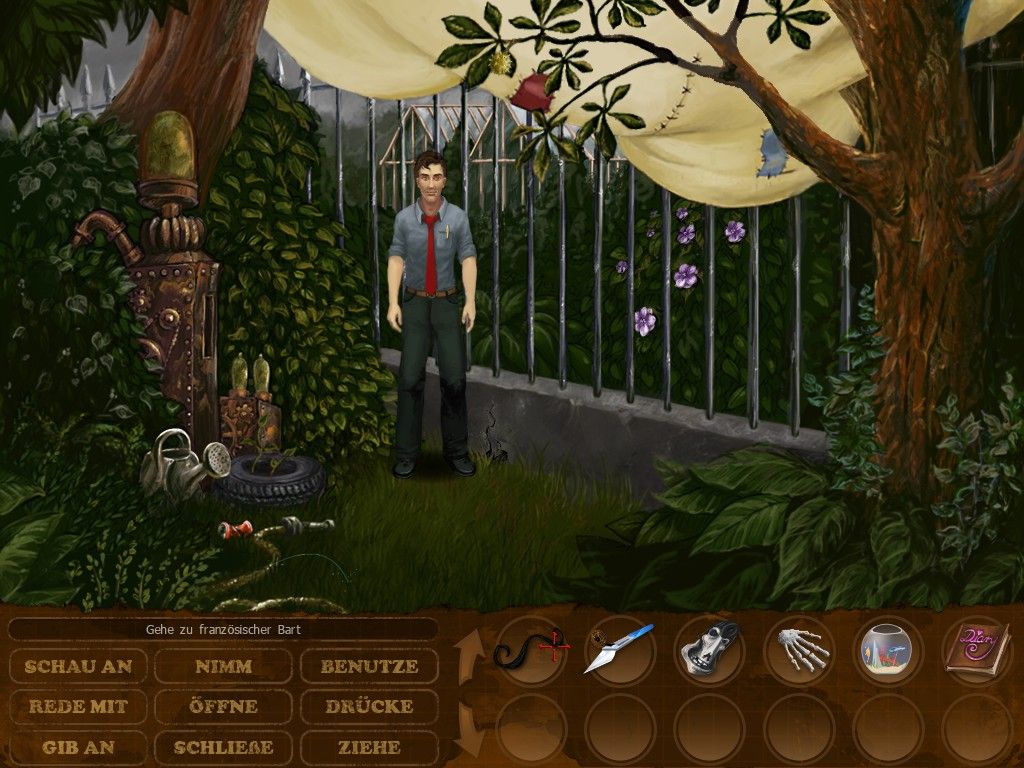
Task: Select the GIB AN verb
Action: coord(78,747)
